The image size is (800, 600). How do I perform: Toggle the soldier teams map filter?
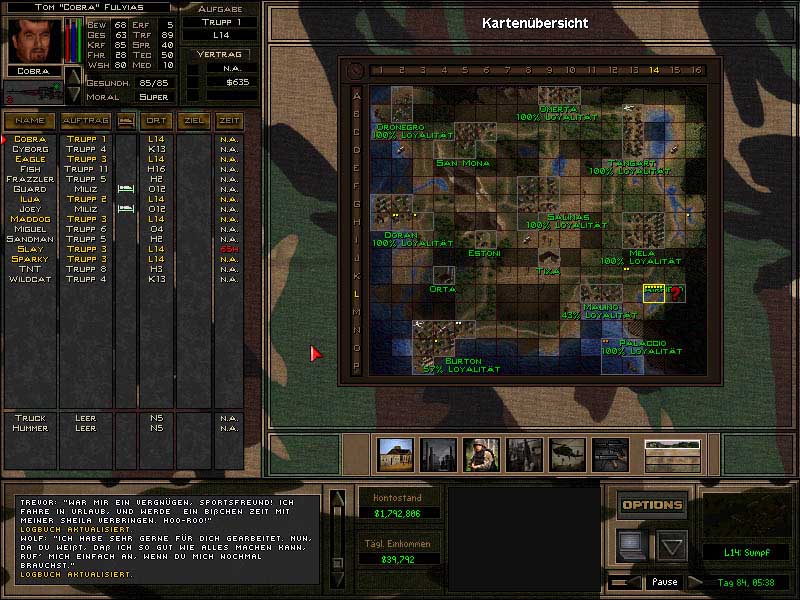pyautogui.click(x=481, y=455)
